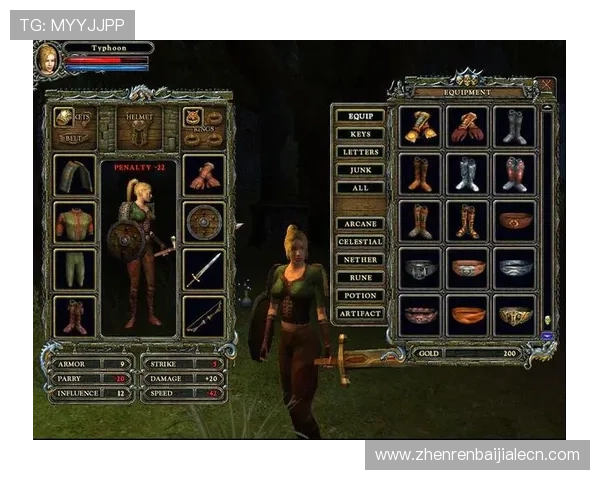600x480 pixels.
Task: Switch to the Keys category
Action: click(360, 134)
